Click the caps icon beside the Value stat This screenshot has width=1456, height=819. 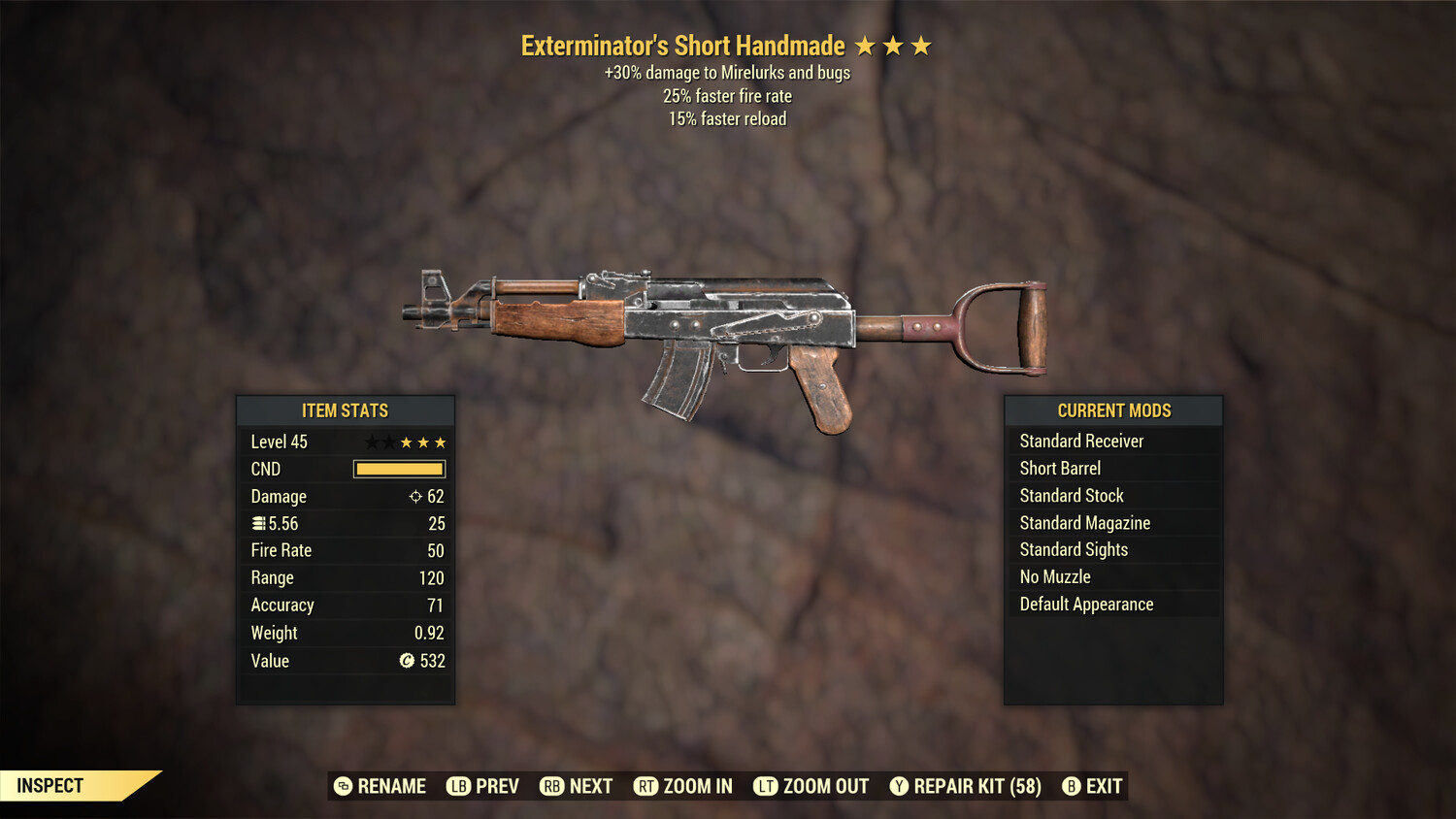click(x=407, y=661)
